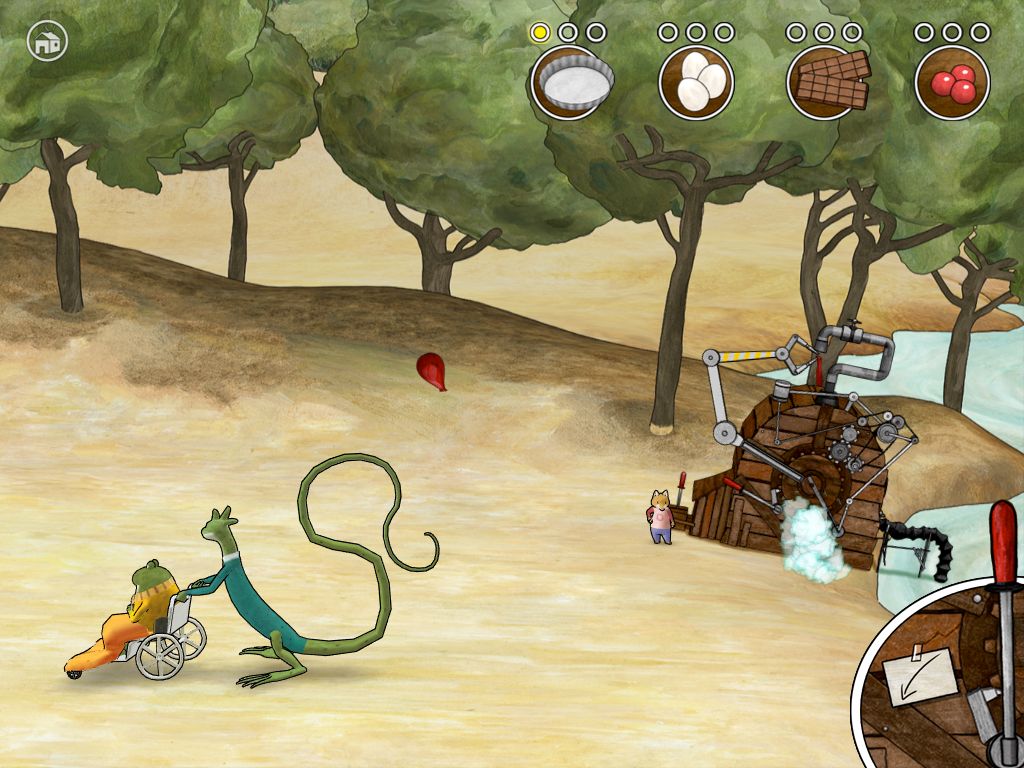The height and width of the screenshot is (768, 1024).
Task: Select the chocolate bar ingredient icon
Action: (x=825, y=83)
